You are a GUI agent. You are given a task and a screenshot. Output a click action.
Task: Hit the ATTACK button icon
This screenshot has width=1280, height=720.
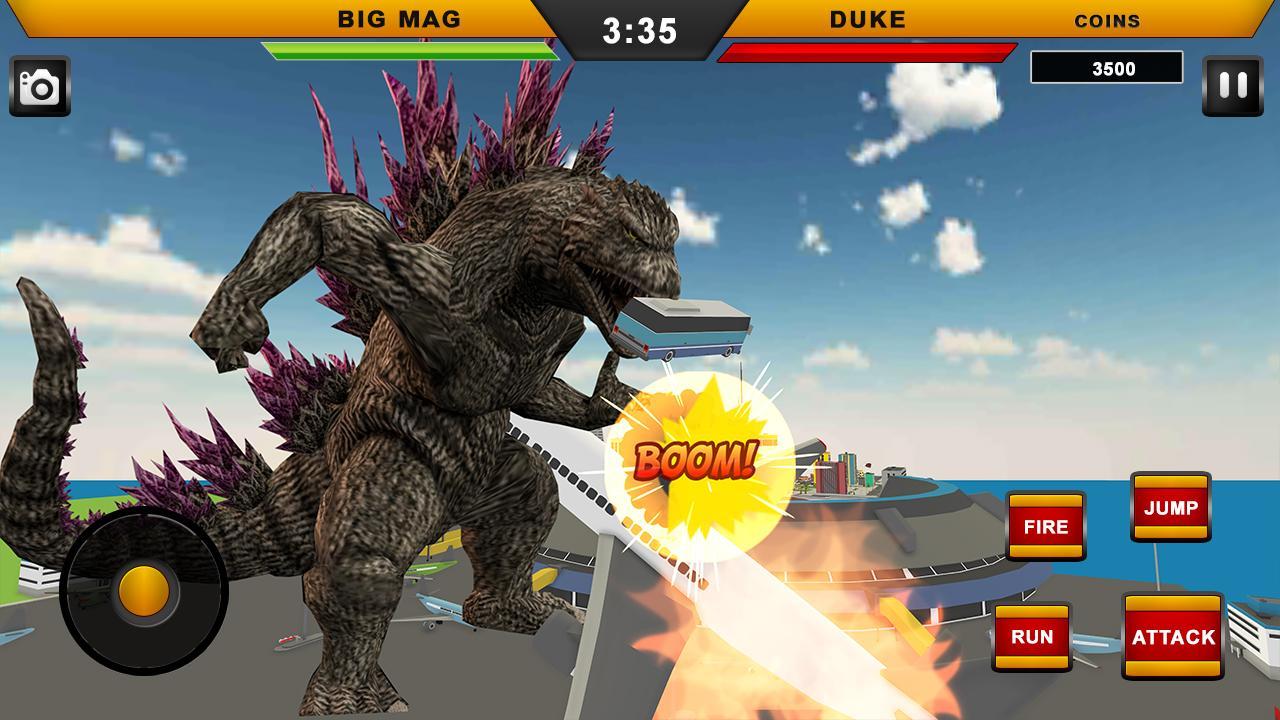click(1173, 634)
